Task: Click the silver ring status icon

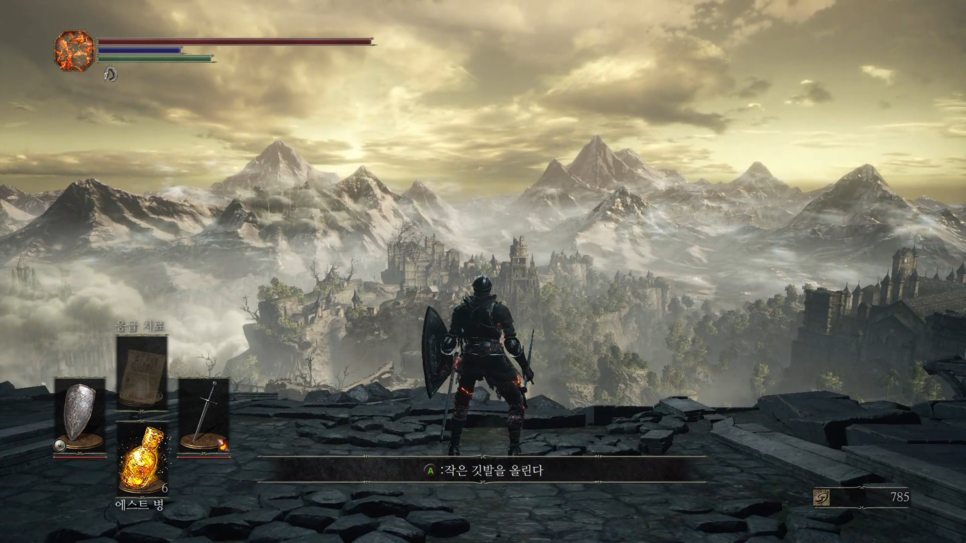Action: [x=109, y=74]
